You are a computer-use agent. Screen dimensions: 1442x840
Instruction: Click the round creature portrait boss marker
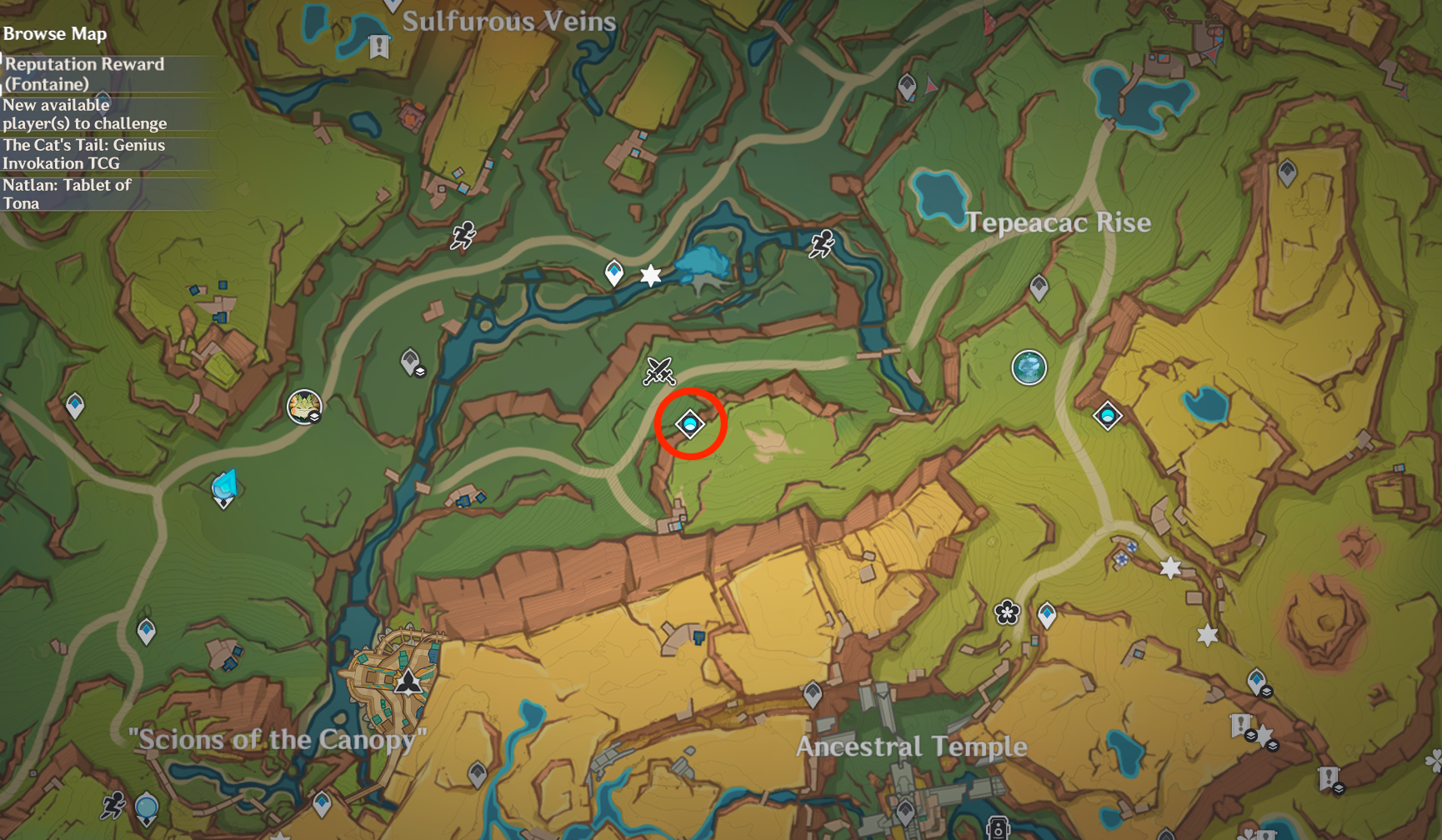304,407
